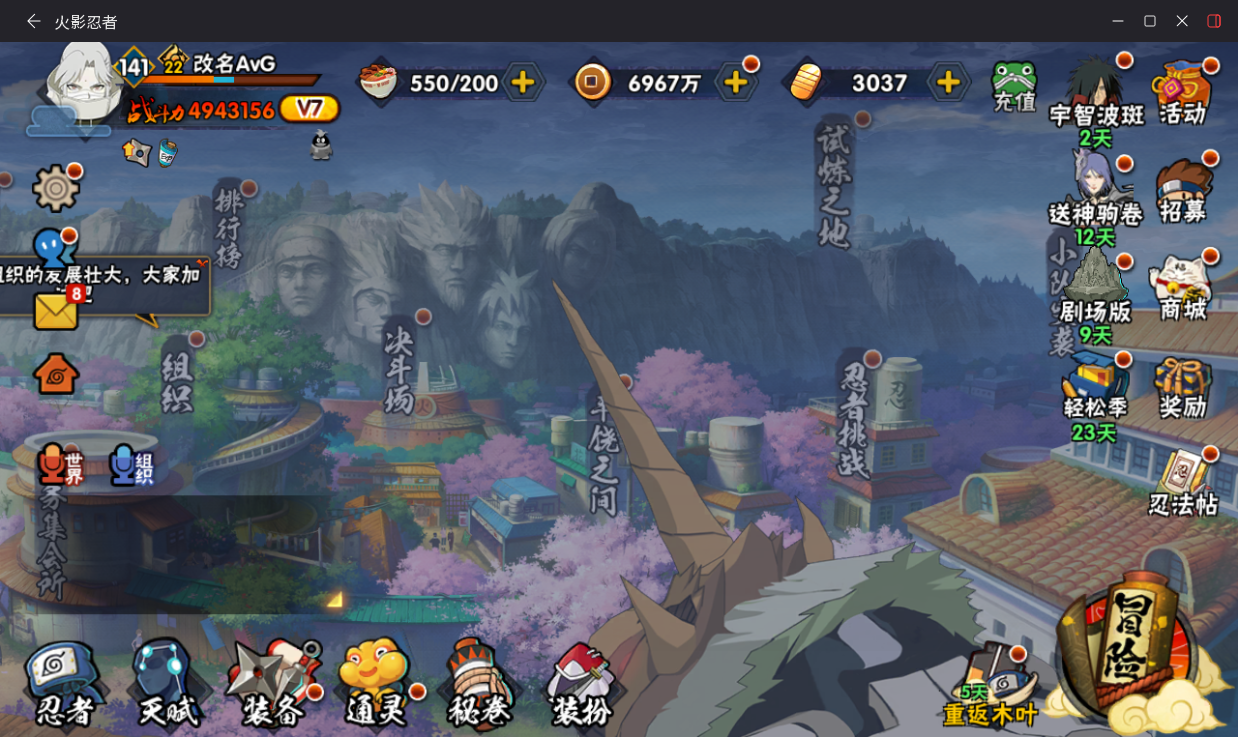
Task: Click the 充值 recharge frog icon
Action: pyautogui.click(x=1015, y=86)
